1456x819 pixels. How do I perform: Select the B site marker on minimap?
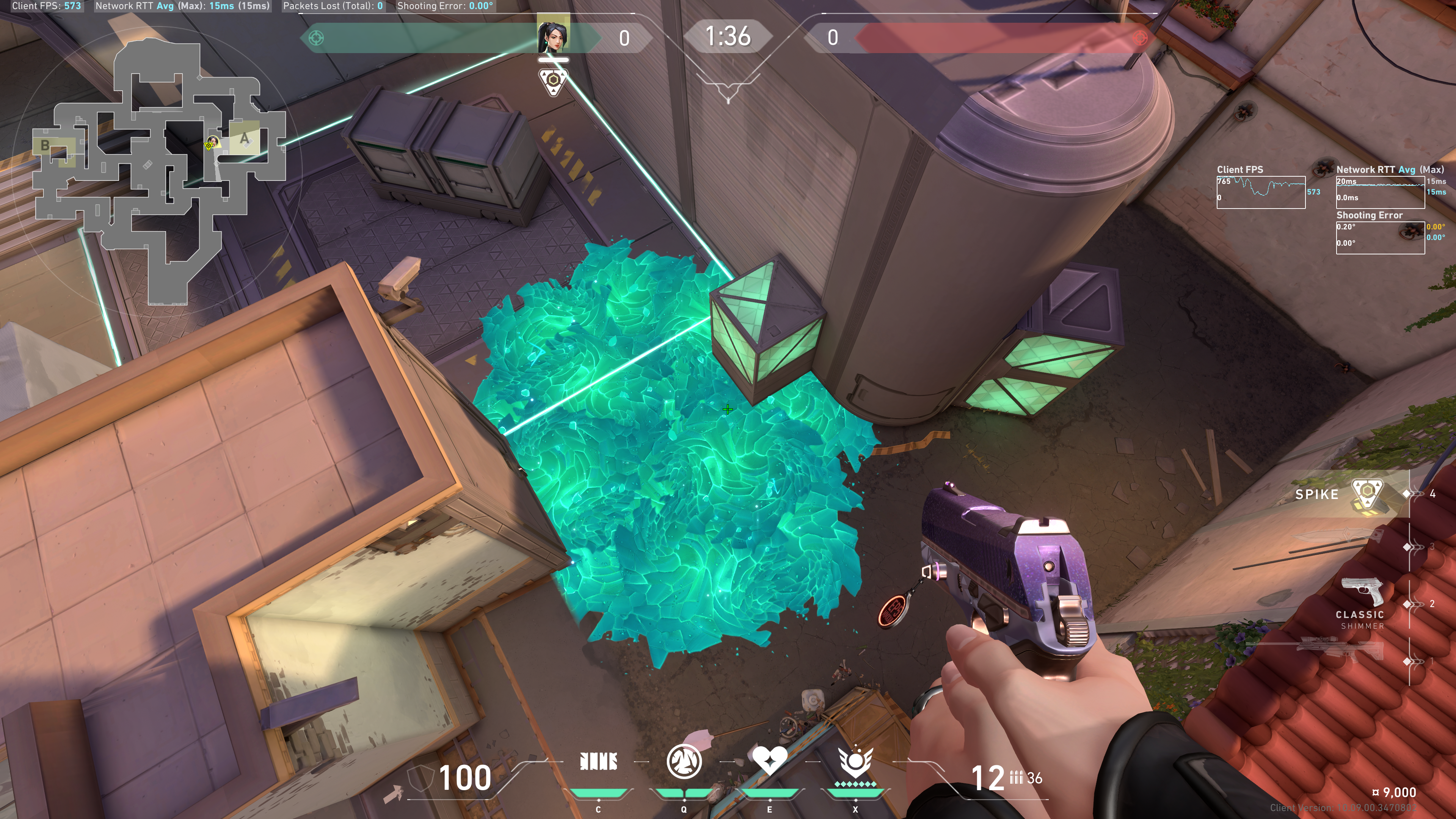pos(45,145)
